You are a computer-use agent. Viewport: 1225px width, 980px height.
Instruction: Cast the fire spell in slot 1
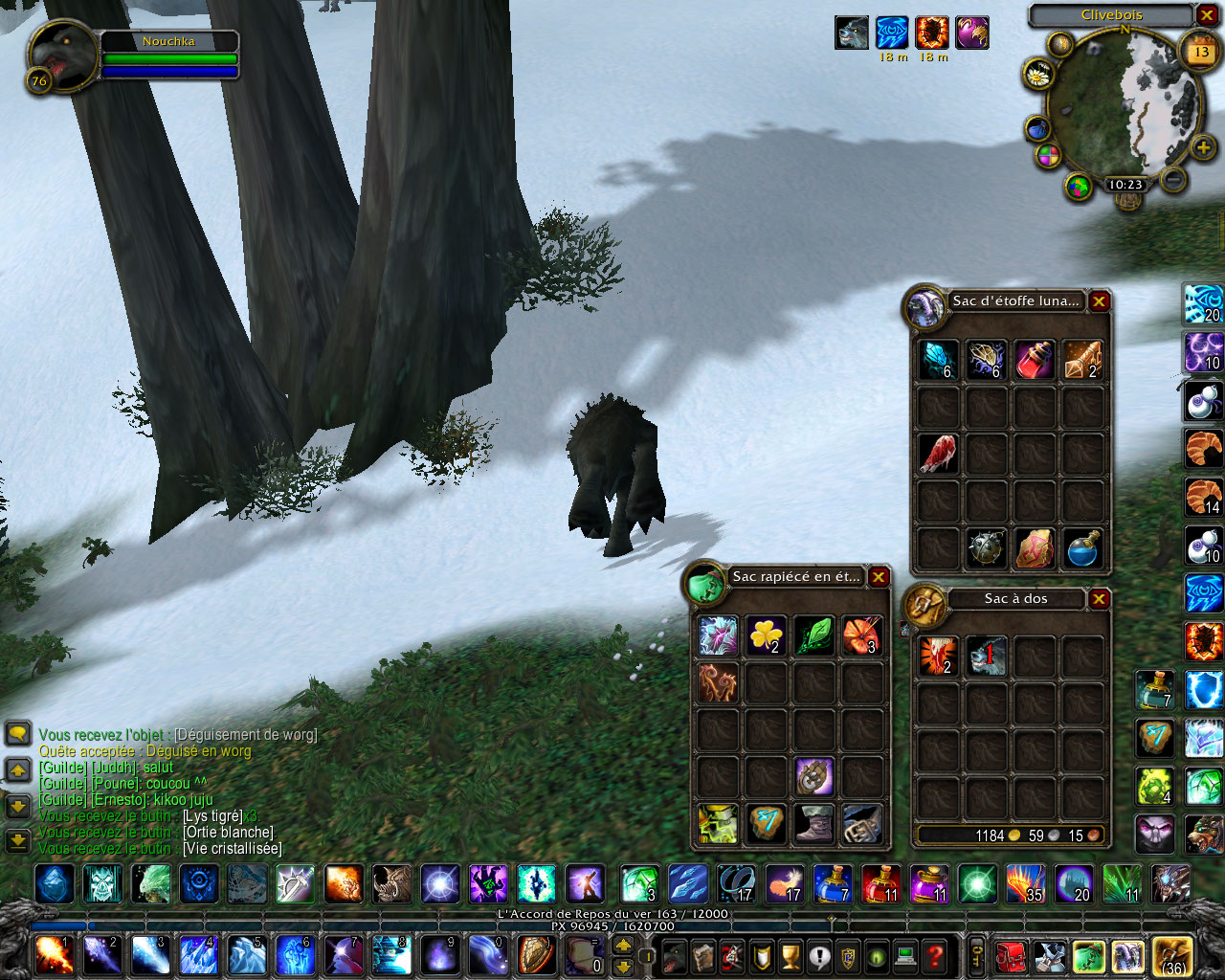[x=52, y=954]
